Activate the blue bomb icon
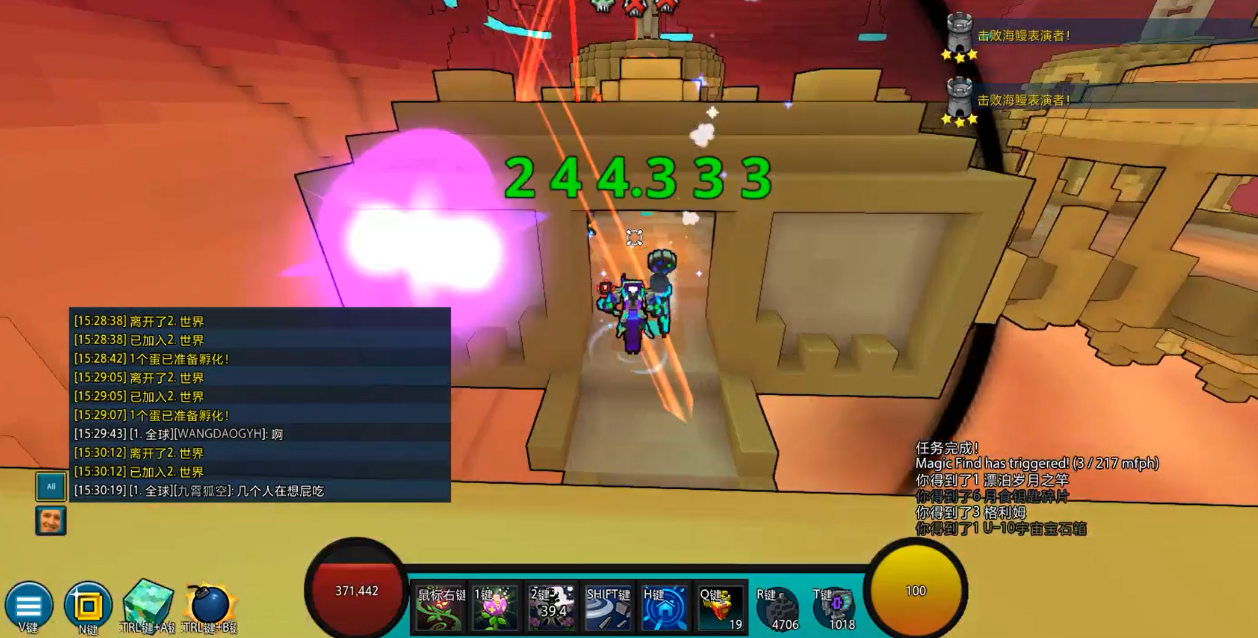 [208, 604]
